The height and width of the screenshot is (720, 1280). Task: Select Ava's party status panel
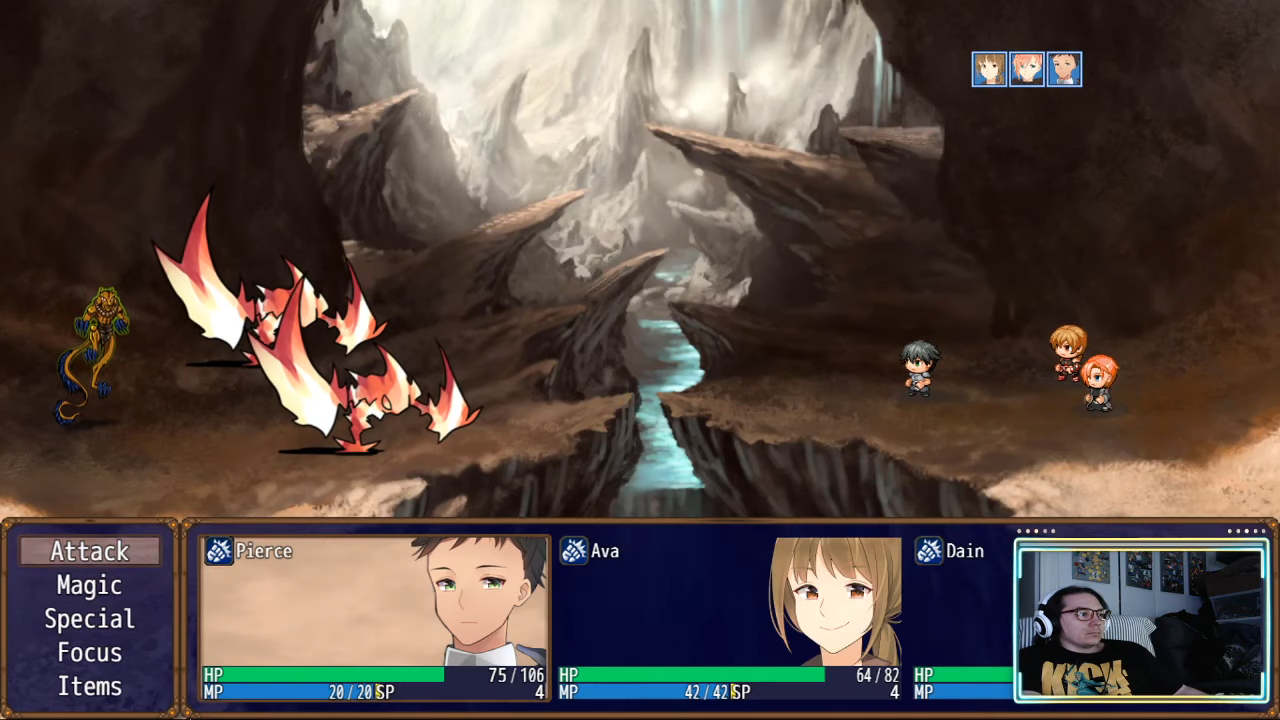coord(729,617)
